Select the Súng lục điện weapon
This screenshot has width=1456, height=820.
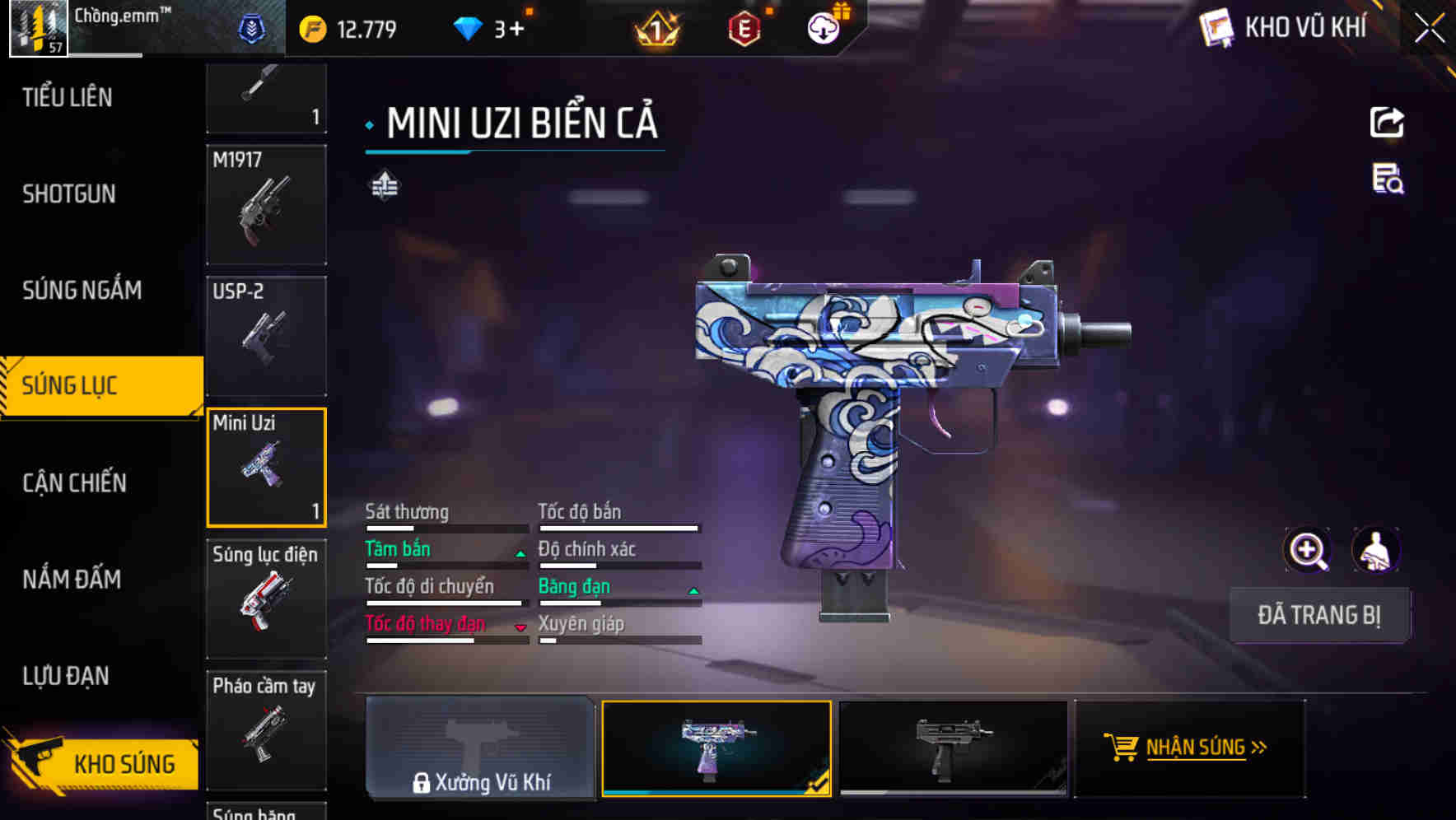[266, 599]
